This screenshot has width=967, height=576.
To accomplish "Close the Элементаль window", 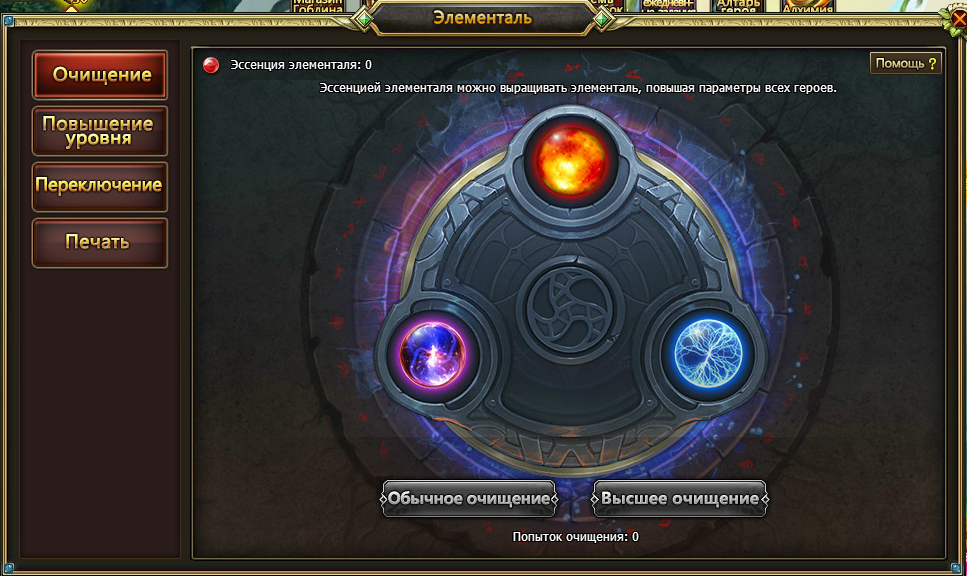I will click(x=957, y=17).
